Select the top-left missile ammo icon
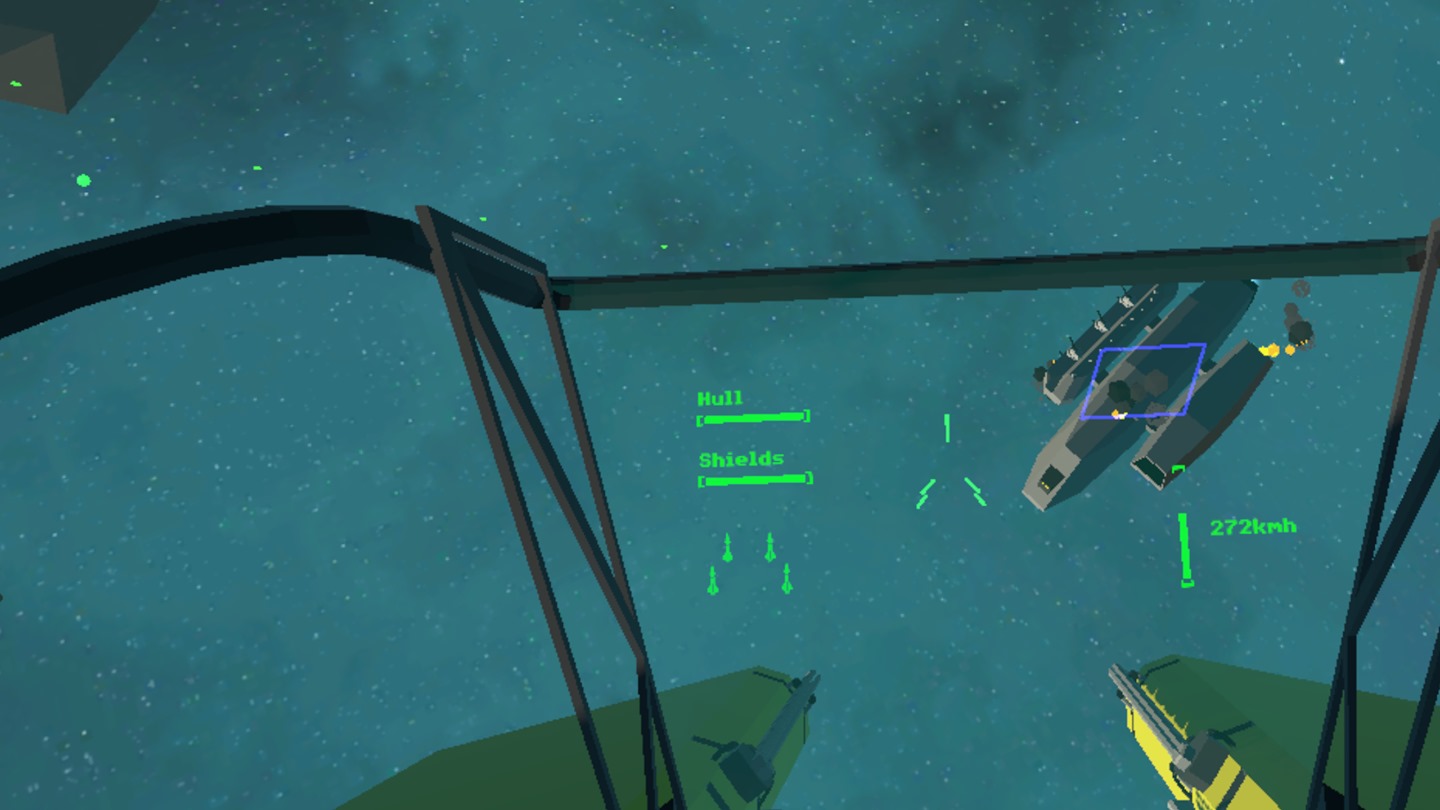Screen dimensions: 1440x810 [x=726, y=545]
